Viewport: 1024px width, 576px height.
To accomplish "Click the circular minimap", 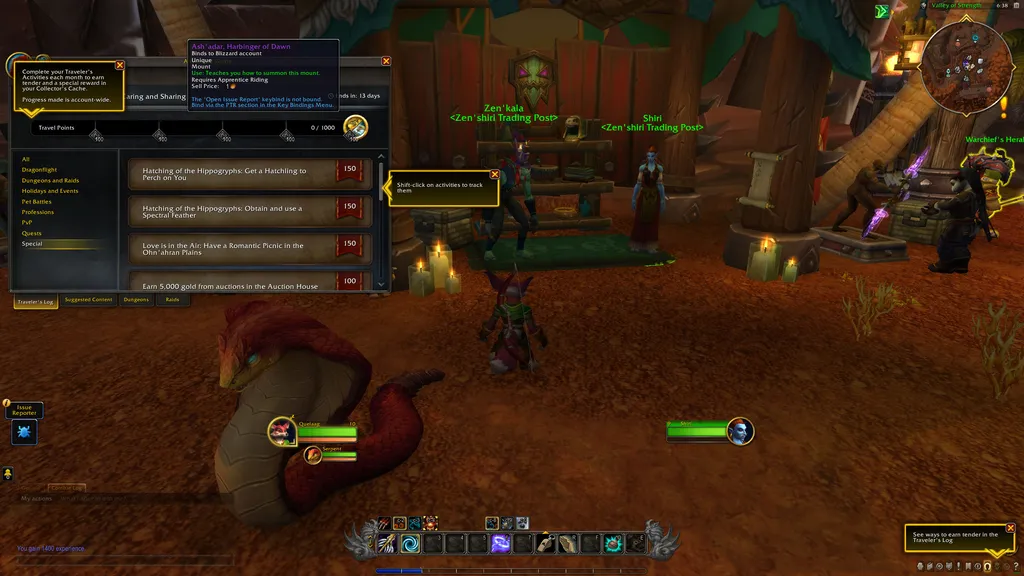I will point(966,66).
